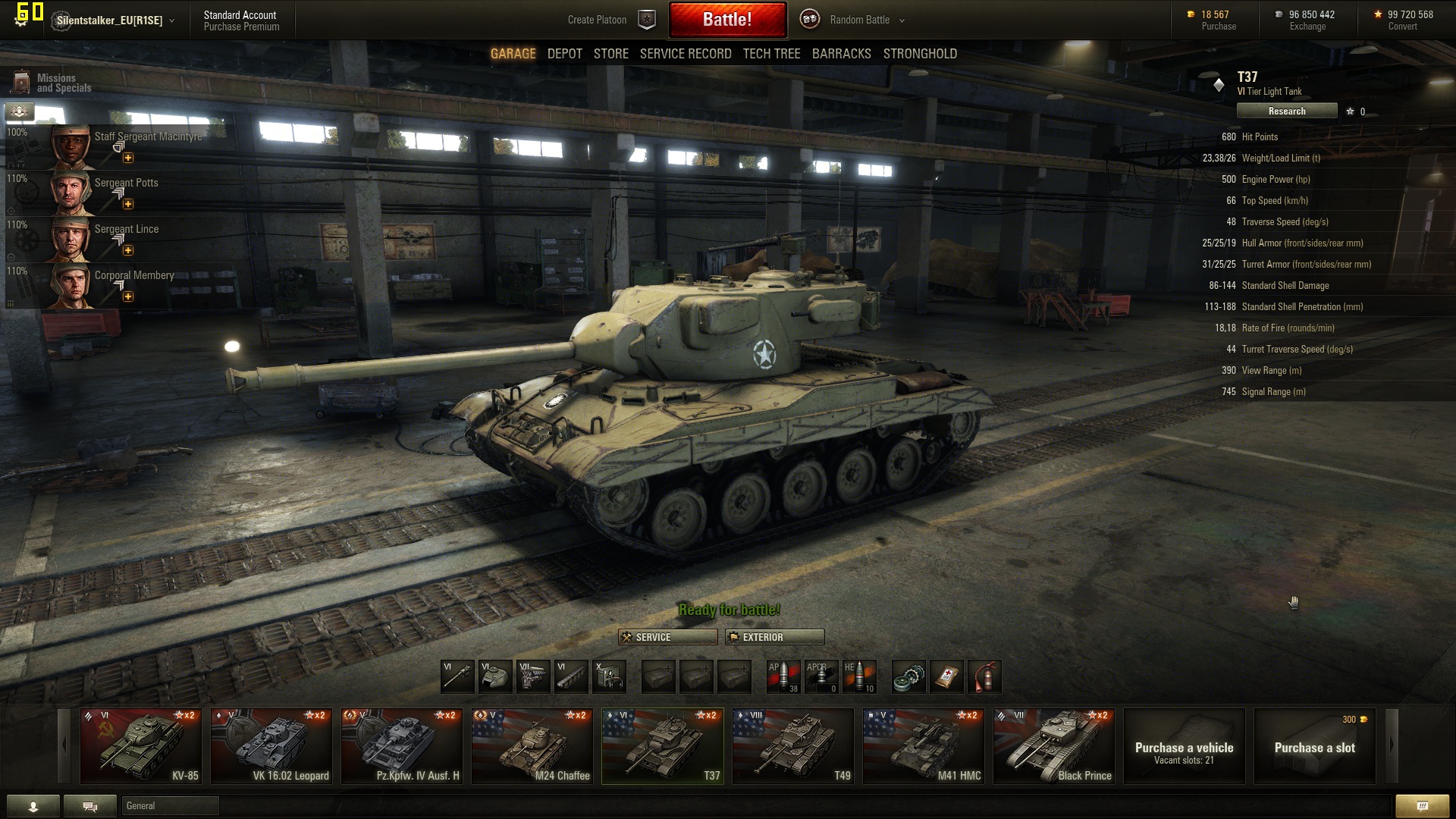Purchase a vehicle for a vacant slot

coord(1184,746)
